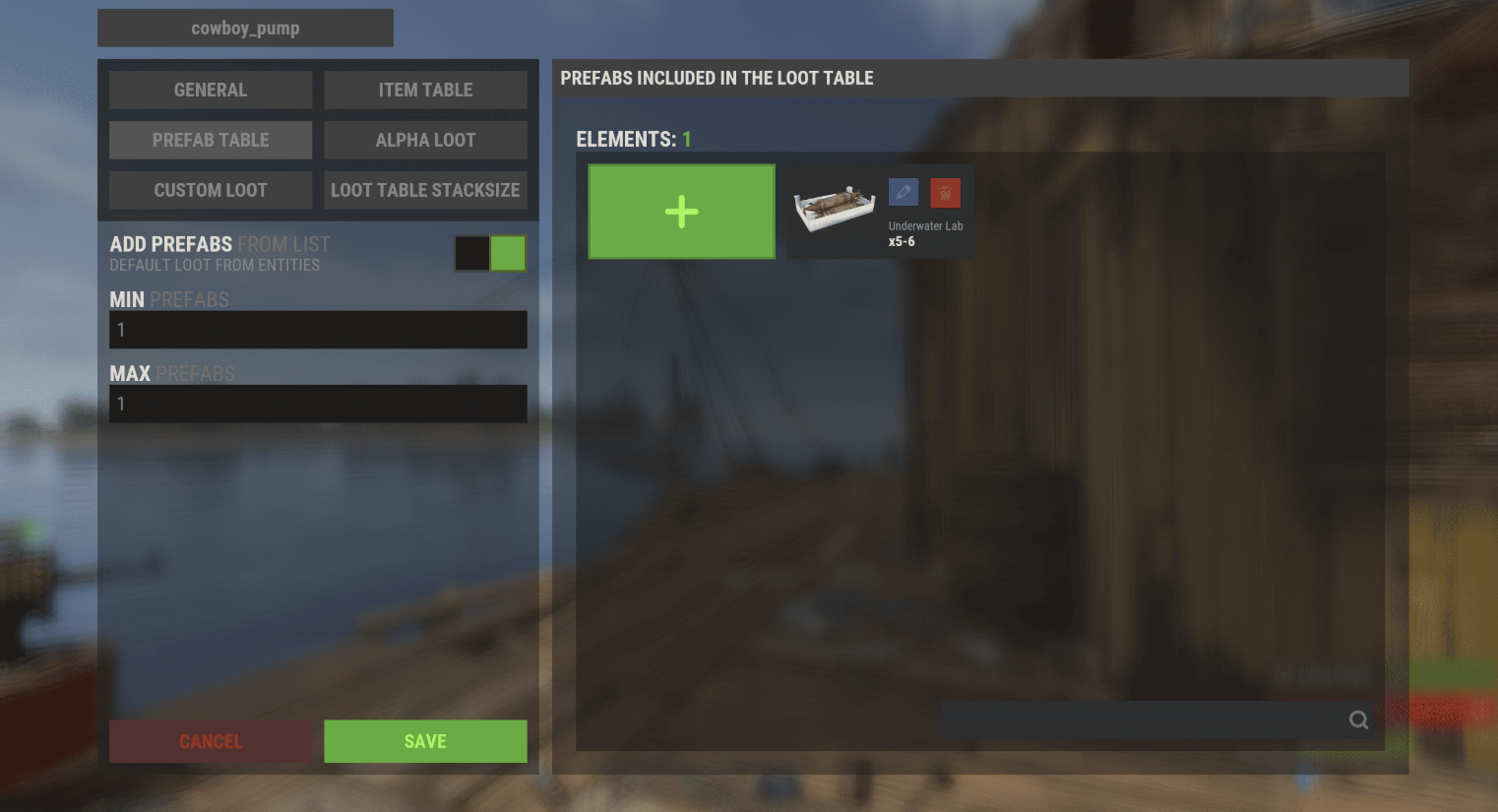1498x812 pixels.
Task: Add a new prefab with the green plus
Action: (x=681, y=212)
